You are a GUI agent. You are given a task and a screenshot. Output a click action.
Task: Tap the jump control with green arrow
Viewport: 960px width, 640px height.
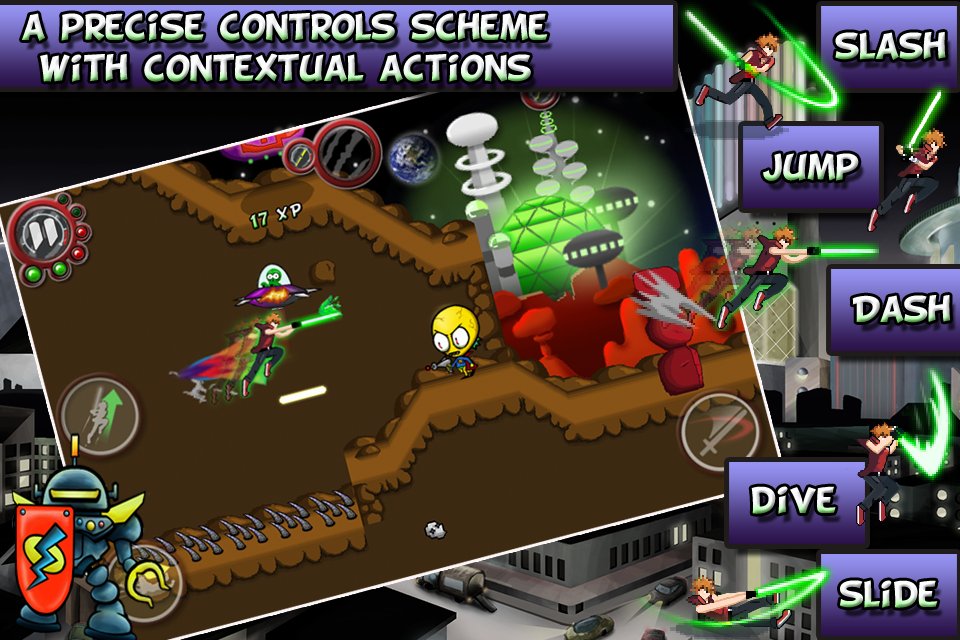(x=98, y=412)
